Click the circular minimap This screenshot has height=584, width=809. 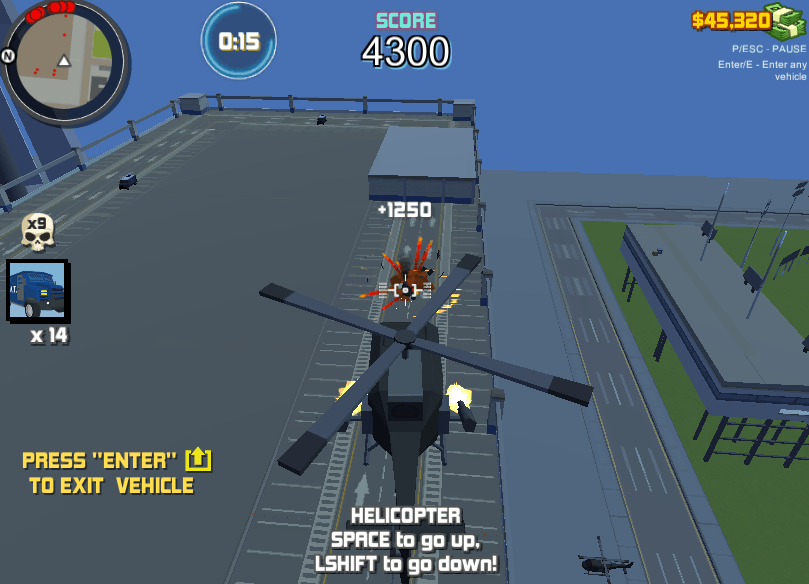pos(65,60)
